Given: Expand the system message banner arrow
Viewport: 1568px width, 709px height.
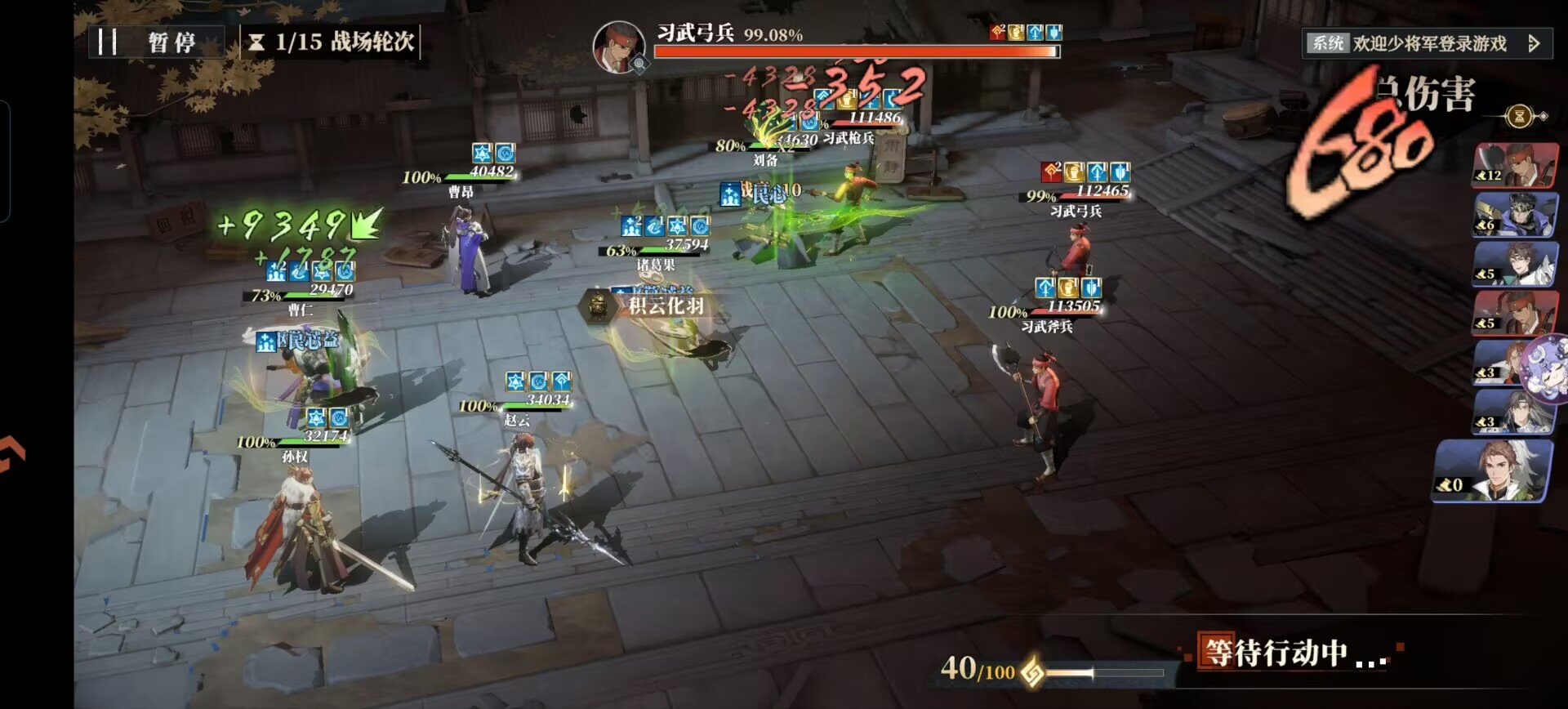Looking at the screenshot, I should click(1534, 43).
